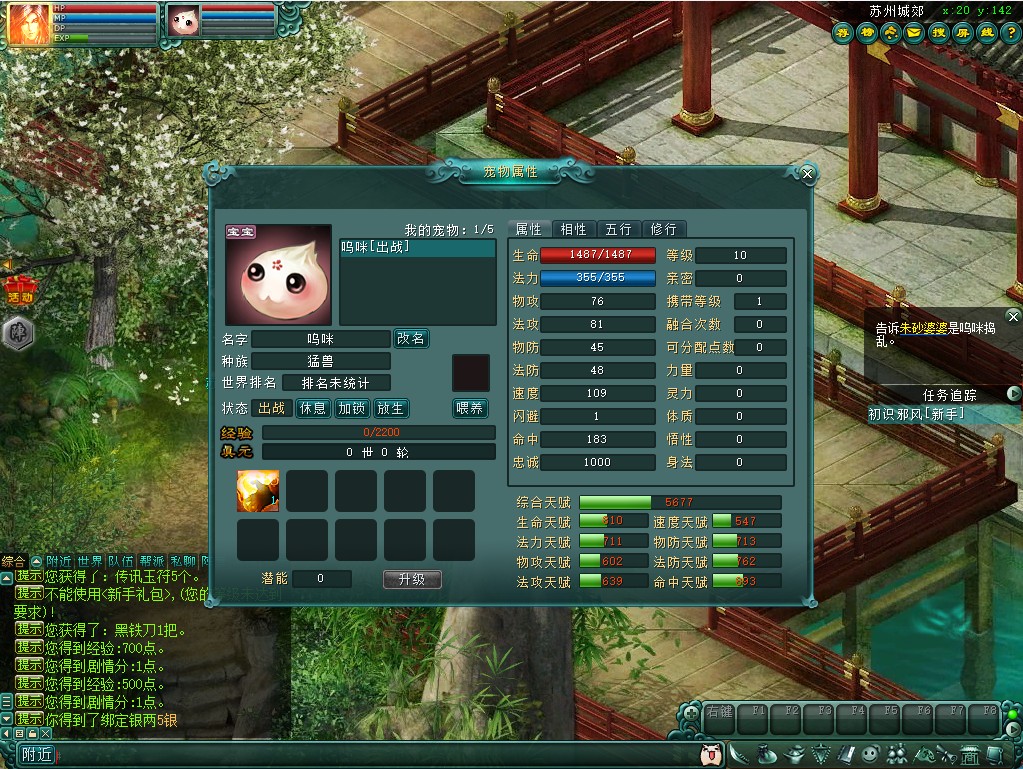Screen dimensions: 1023x769
Task: Click the 初识邪风[新手] quest tracker entry
Action: [x=917, y=413]
